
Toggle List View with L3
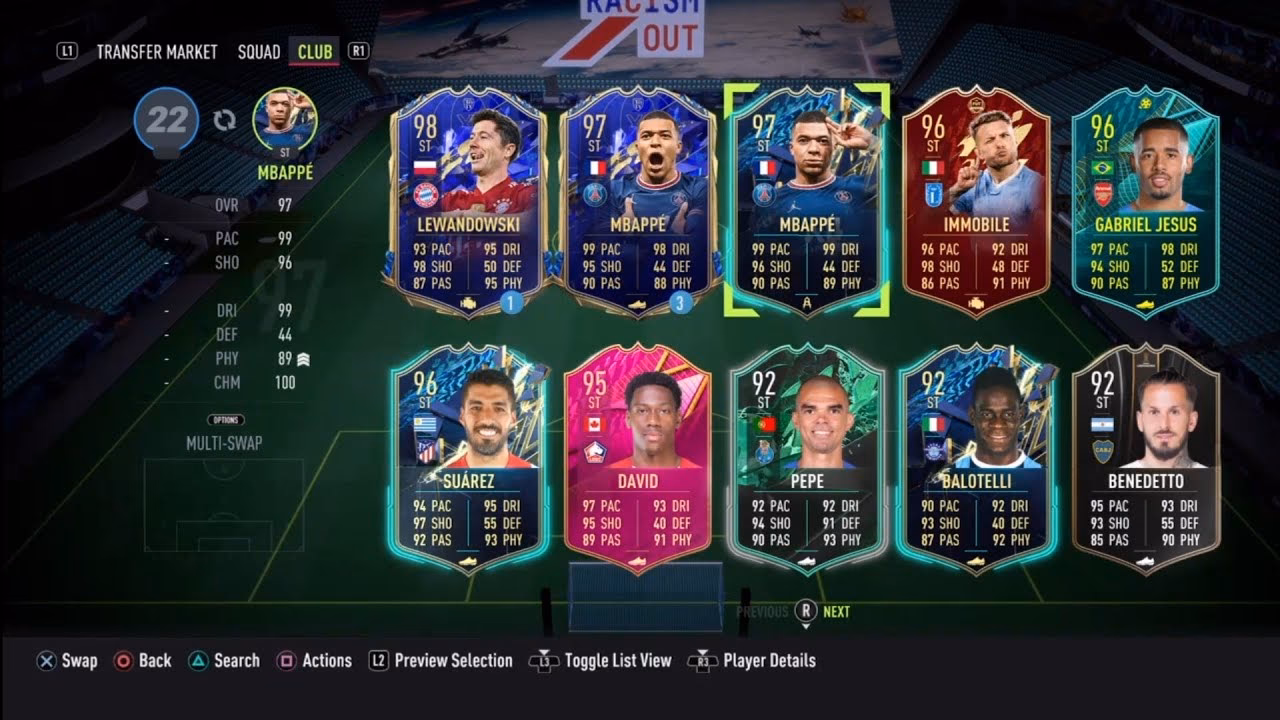click(544, 661)
